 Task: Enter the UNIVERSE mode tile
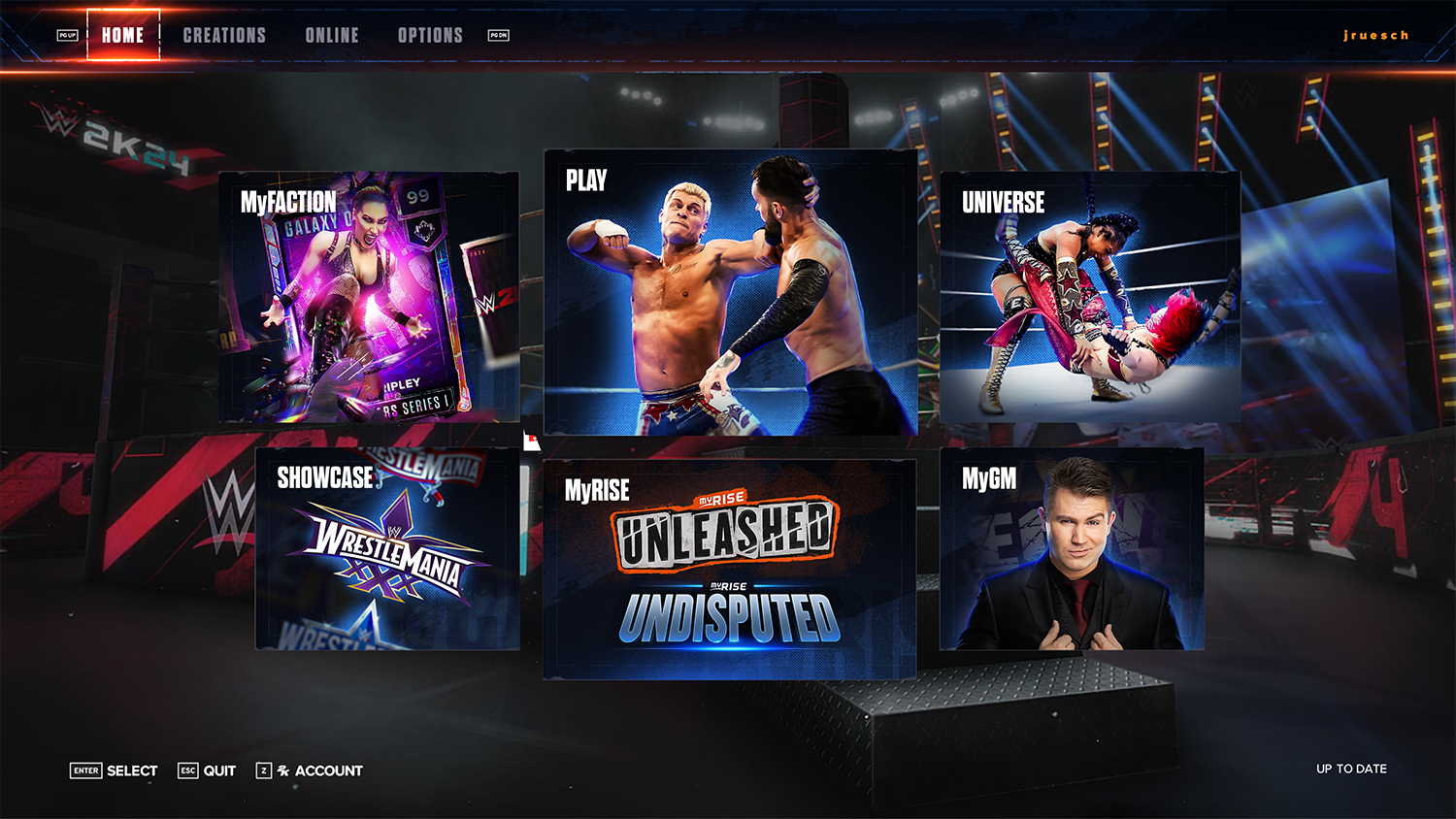click(1089, 297)
